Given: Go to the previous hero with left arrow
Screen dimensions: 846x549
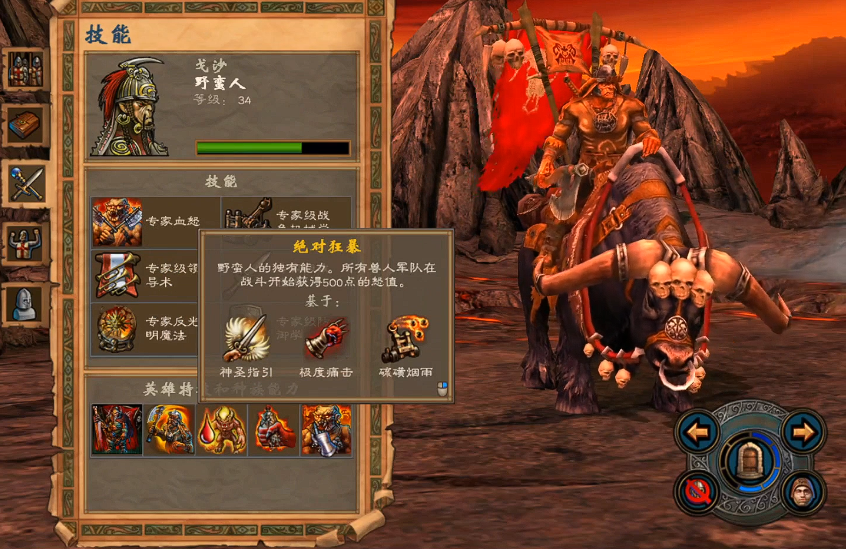Looking at the screenshot, I should (698, 432).
